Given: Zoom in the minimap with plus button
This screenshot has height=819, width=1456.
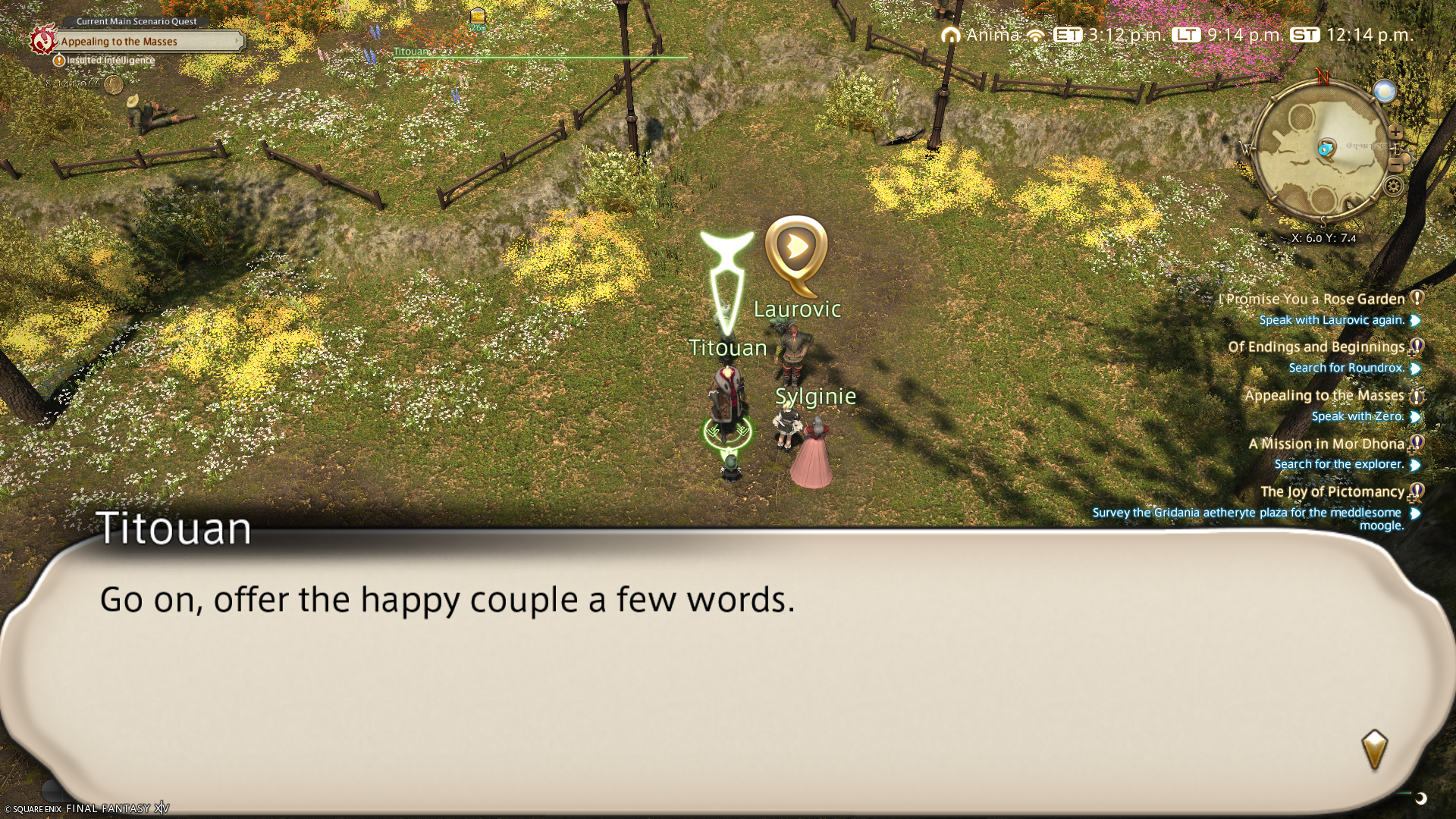Looking at the screenshot, I should (x=1396, y=133).
